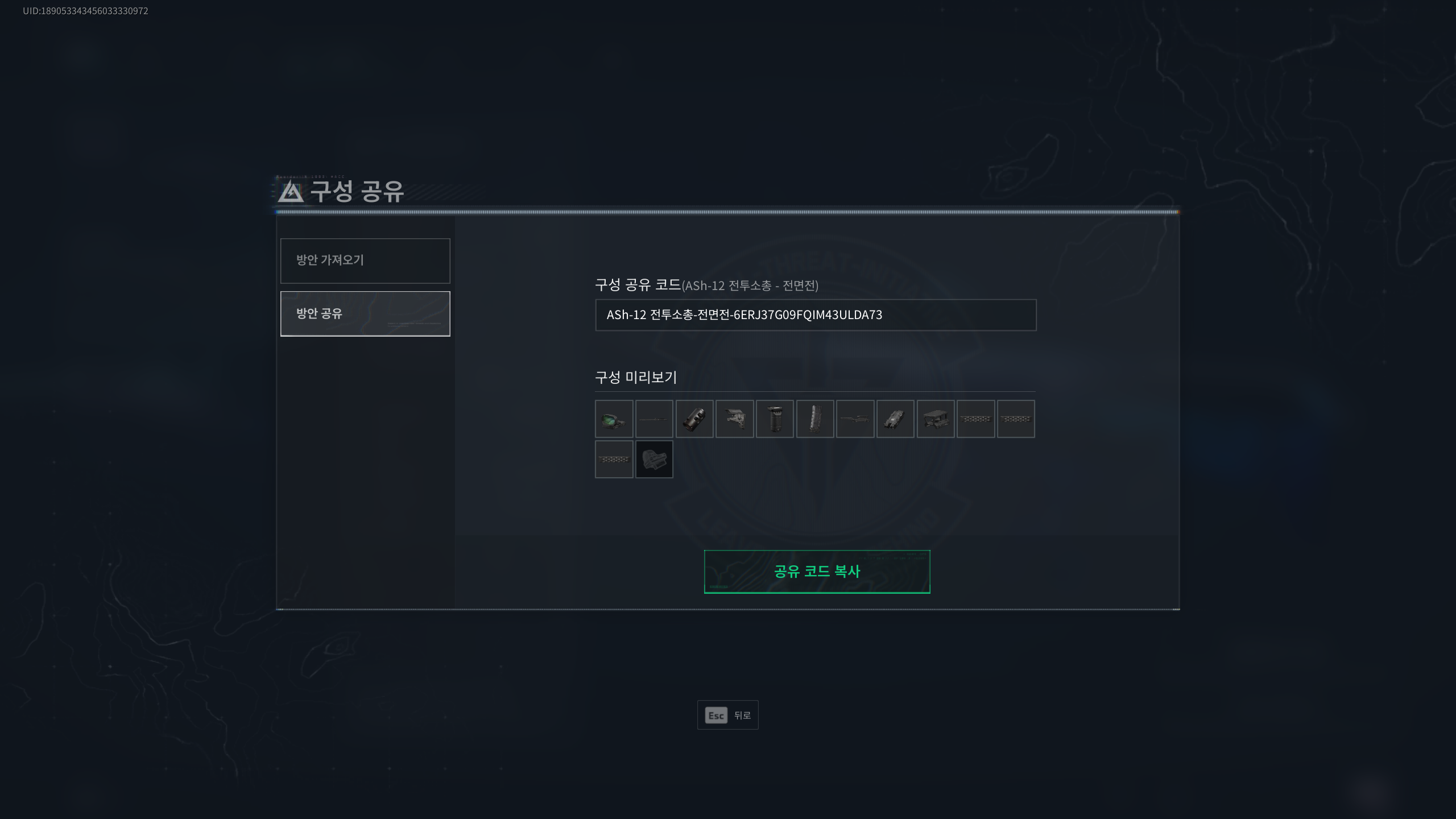The width and height of the screenshot is (1456, 819).
Task: Select the 방안 공유 tab
Action: pyautogui.click(x=365, y=313)
